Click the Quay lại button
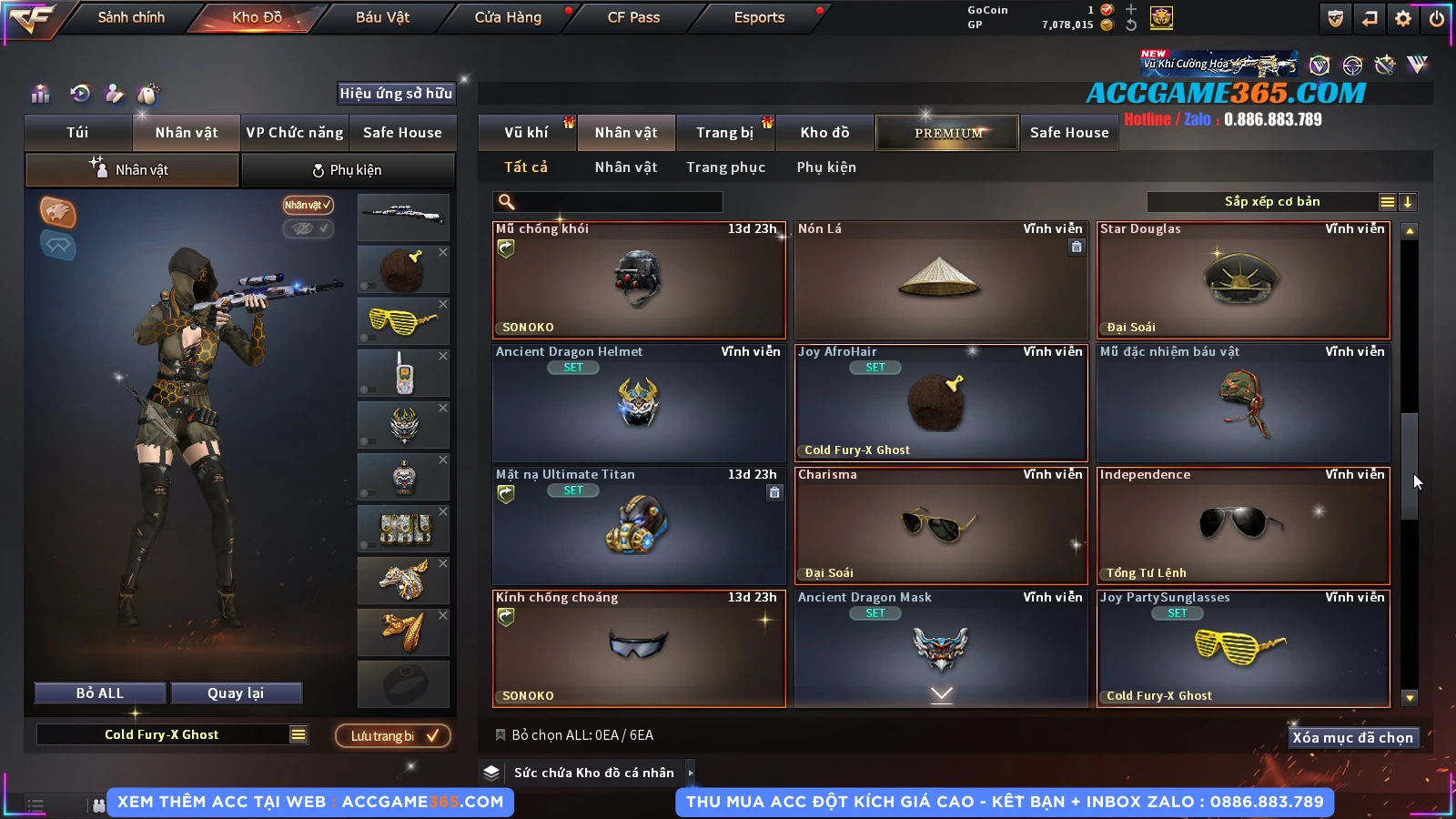This screenshot has width=1456, height=819. point(236,693)
